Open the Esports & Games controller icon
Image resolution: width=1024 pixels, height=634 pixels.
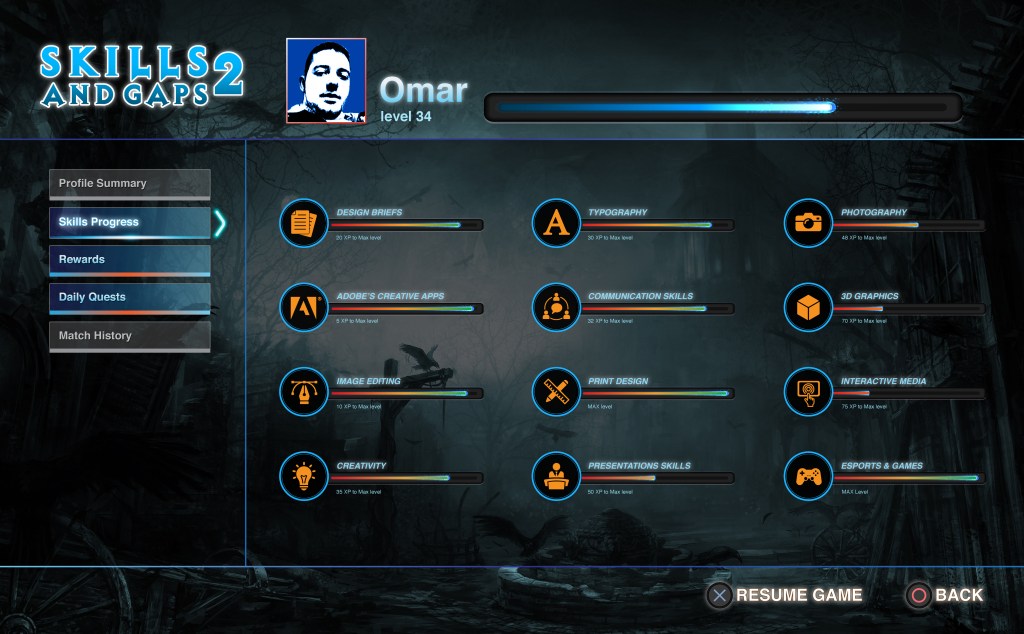[x=808, y=476]
